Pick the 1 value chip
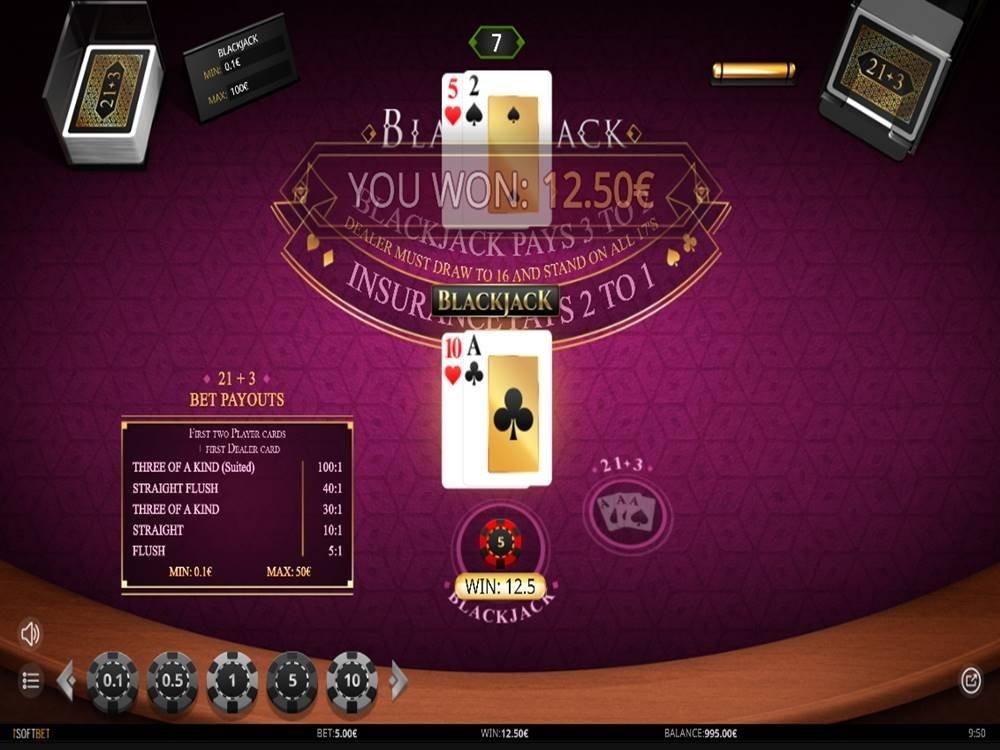The height and width of the screenshot is (750, 1000). click(x=232, y=682)
